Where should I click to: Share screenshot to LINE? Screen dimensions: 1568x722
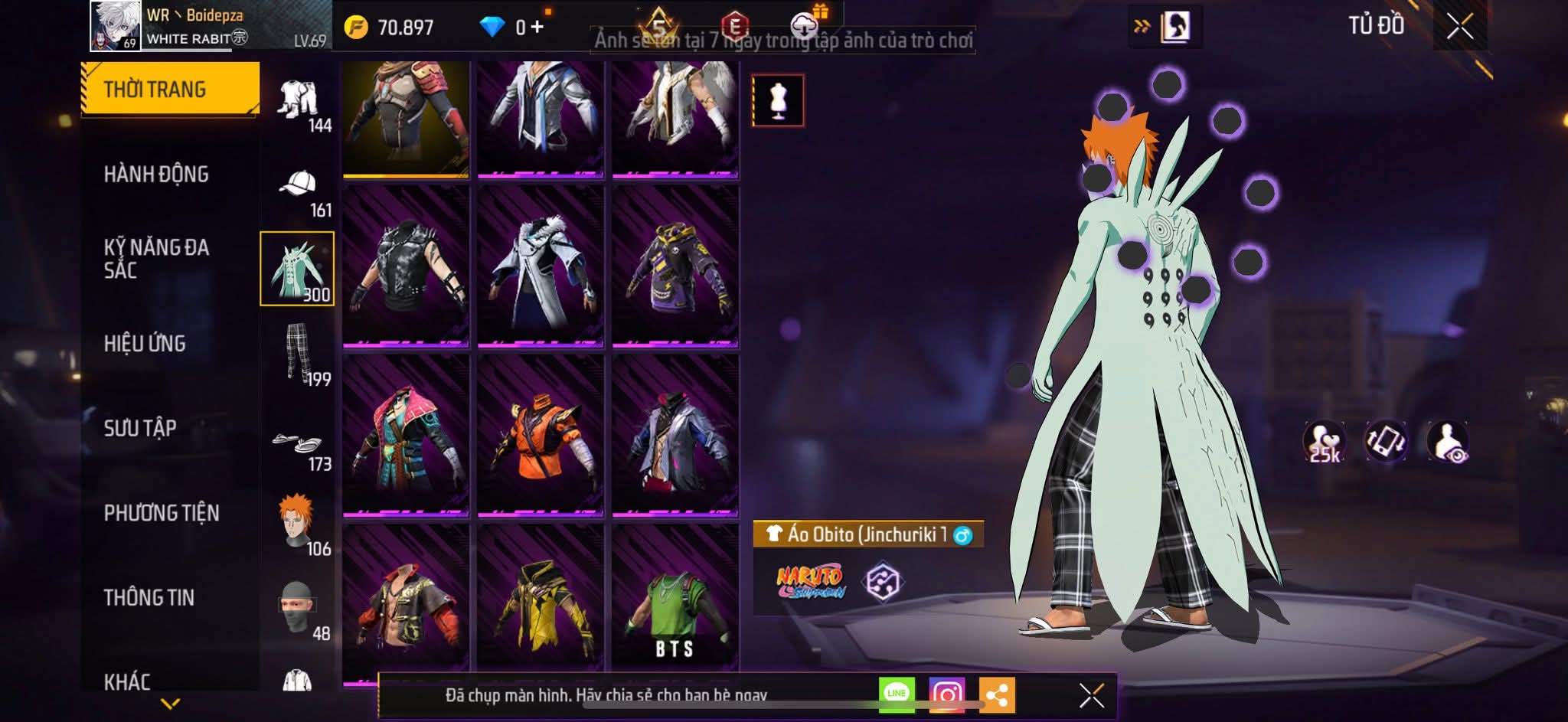click(x=897, y=694)
